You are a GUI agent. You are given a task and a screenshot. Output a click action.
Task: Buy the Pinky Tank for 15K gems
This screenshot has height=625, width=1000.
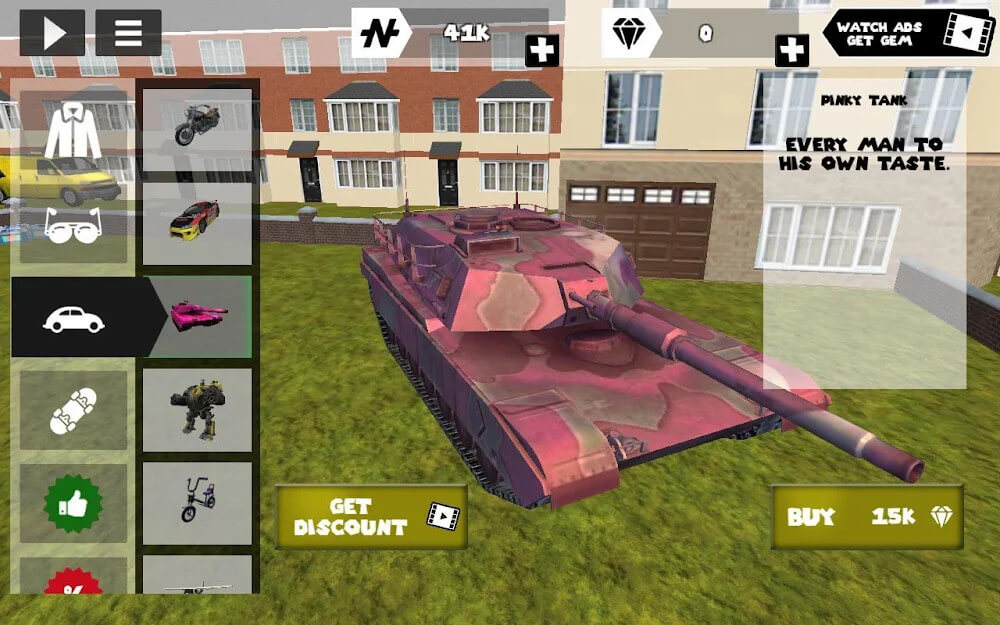click(866, 517)
